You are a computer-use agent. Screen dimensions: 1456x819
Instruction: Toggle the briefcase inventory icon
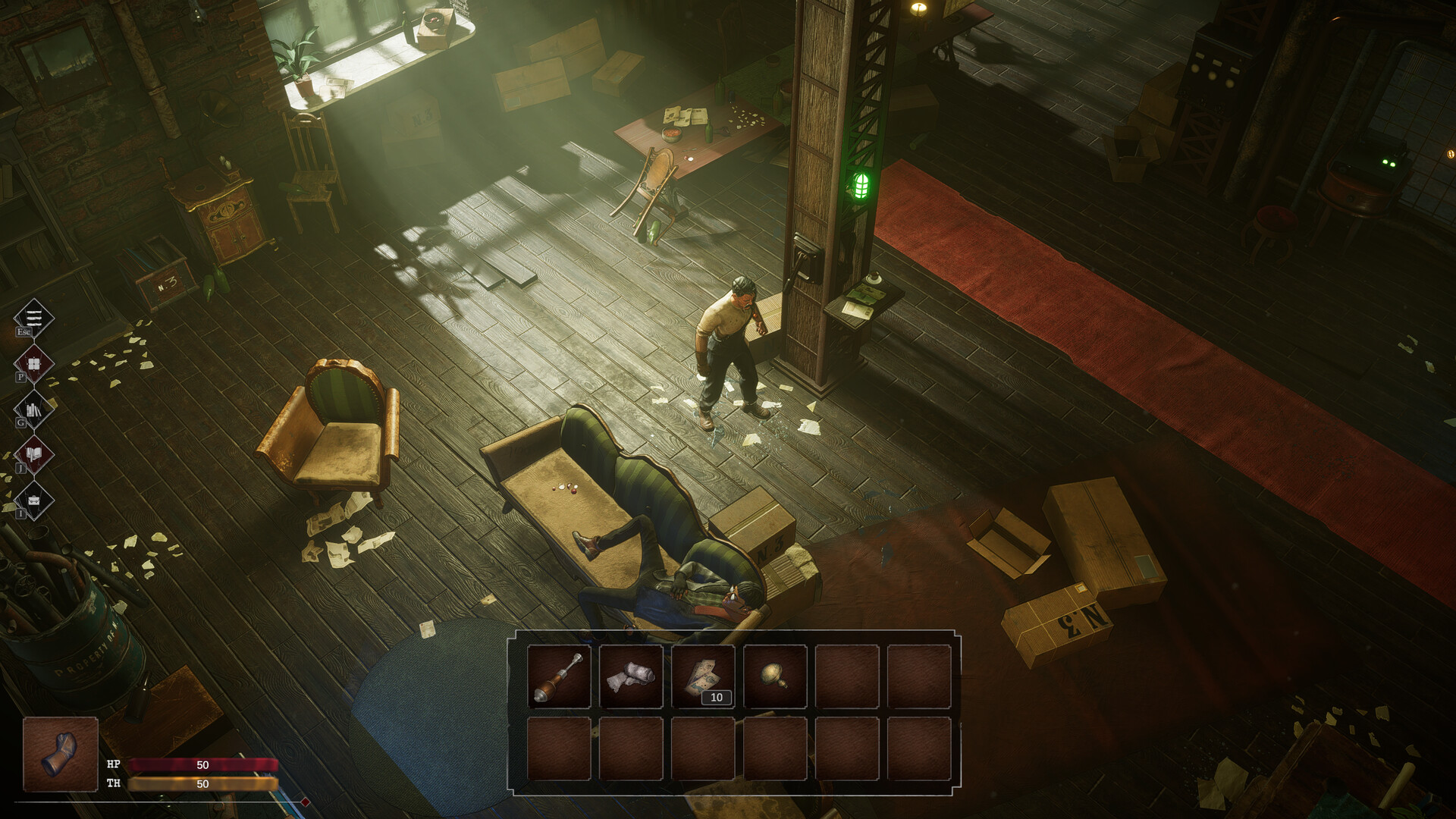point(34,500)
